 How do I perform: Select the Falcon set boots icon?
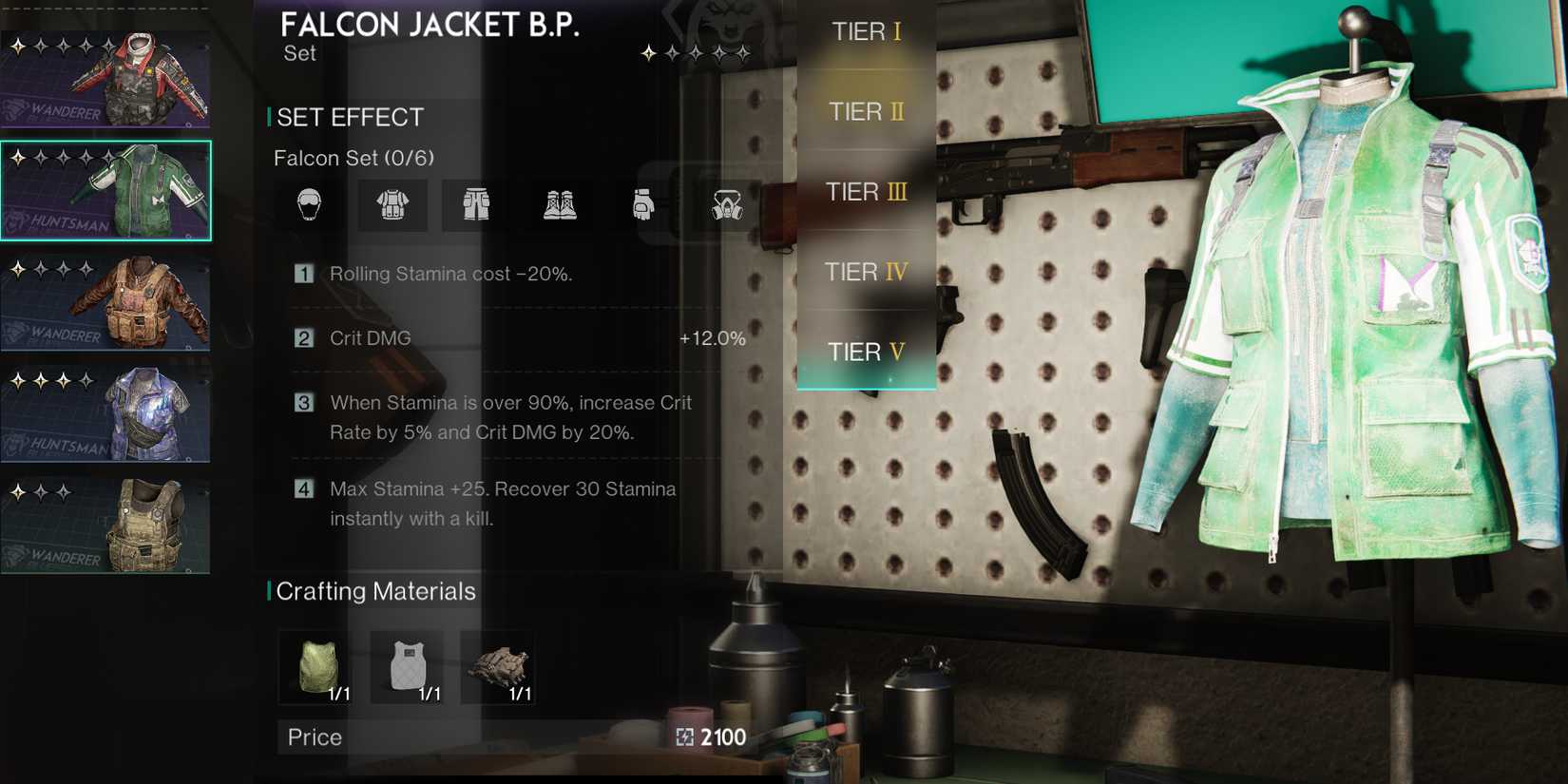560,204
